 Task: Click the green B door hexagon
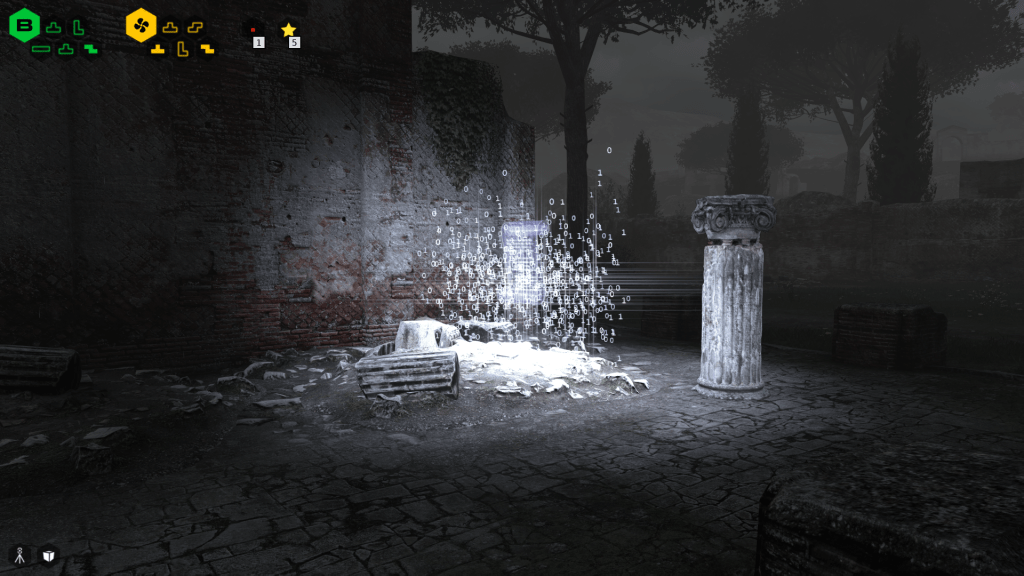click(x=24, y=25)
